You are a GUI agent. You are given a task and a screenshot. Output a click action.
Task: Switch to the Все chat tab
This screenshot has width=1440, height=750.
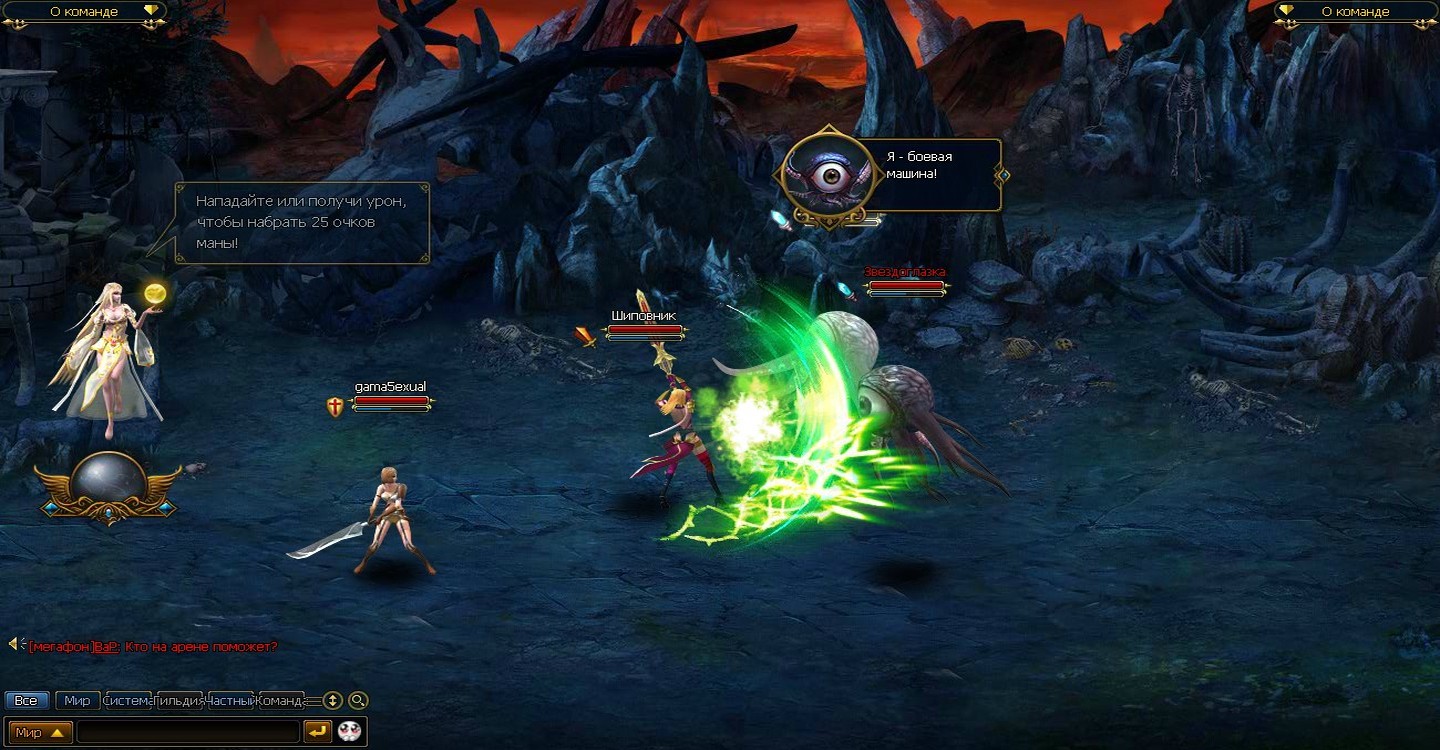(x=27, y=701)
